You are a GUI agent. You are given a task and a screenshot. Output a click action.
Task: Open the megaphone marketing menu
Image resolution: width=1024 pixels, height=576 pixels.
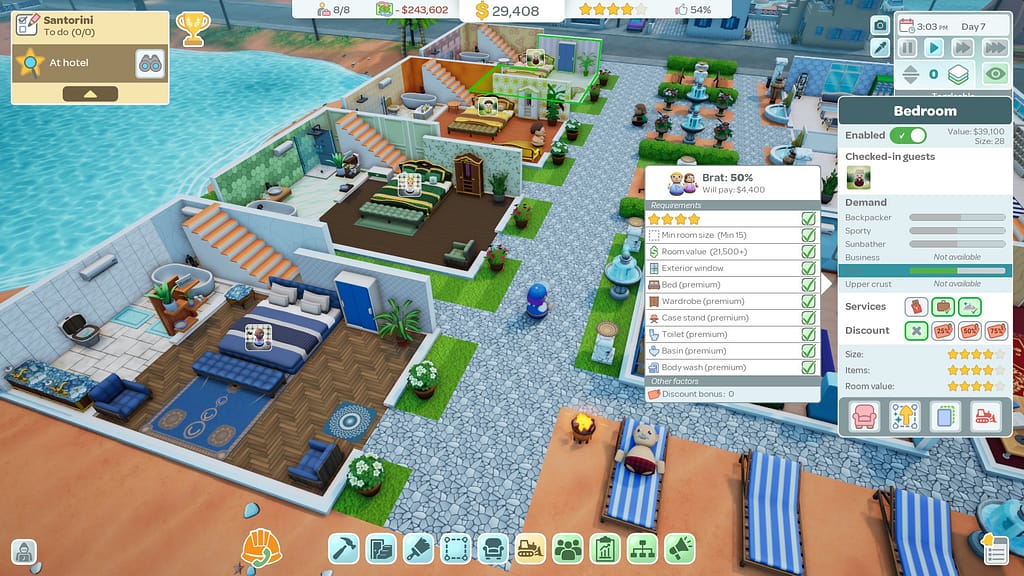(x=680, y=548)
